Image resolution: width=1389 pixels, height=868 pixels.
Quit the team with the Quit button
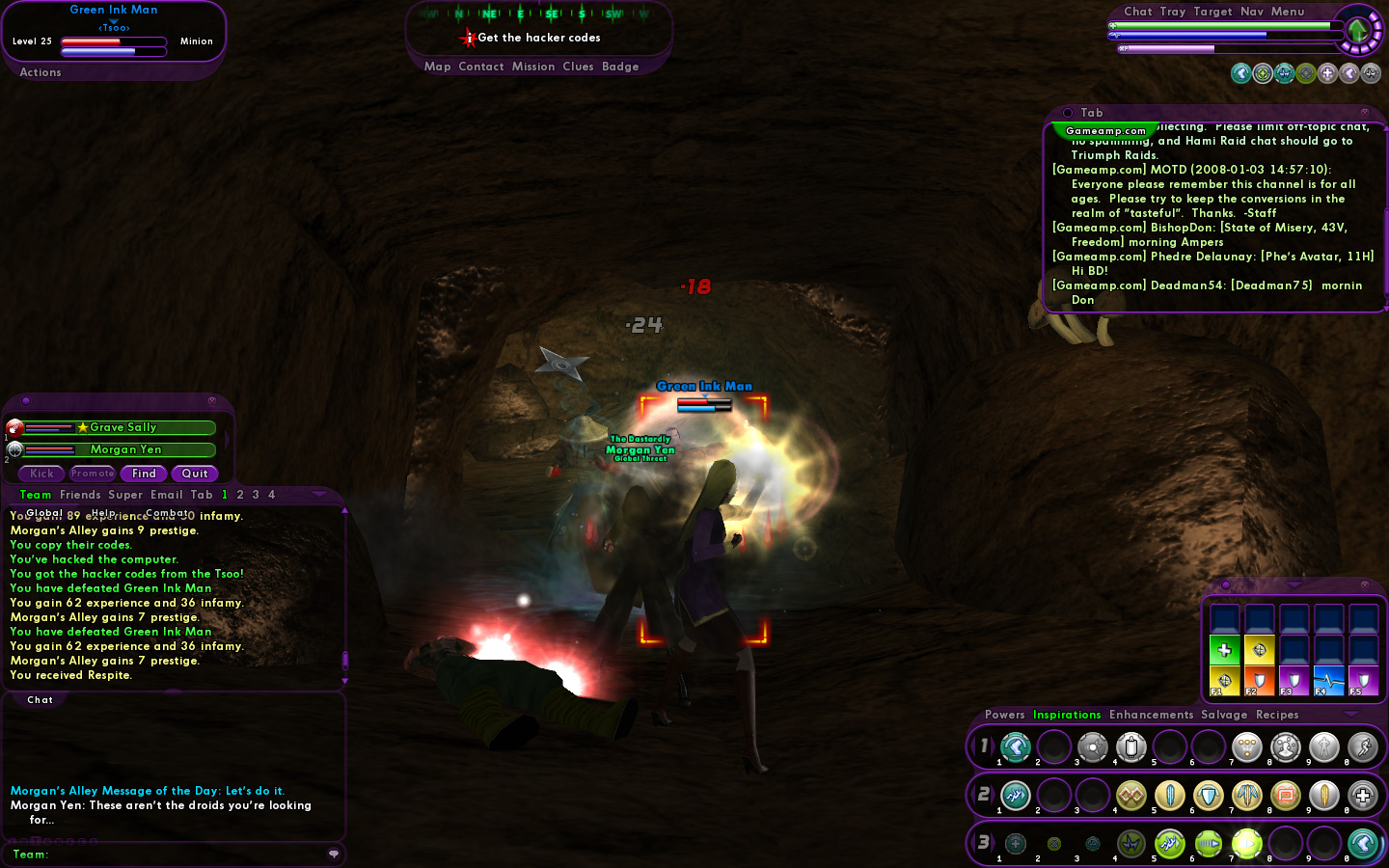pyautogui.click(x=195, y=474)
